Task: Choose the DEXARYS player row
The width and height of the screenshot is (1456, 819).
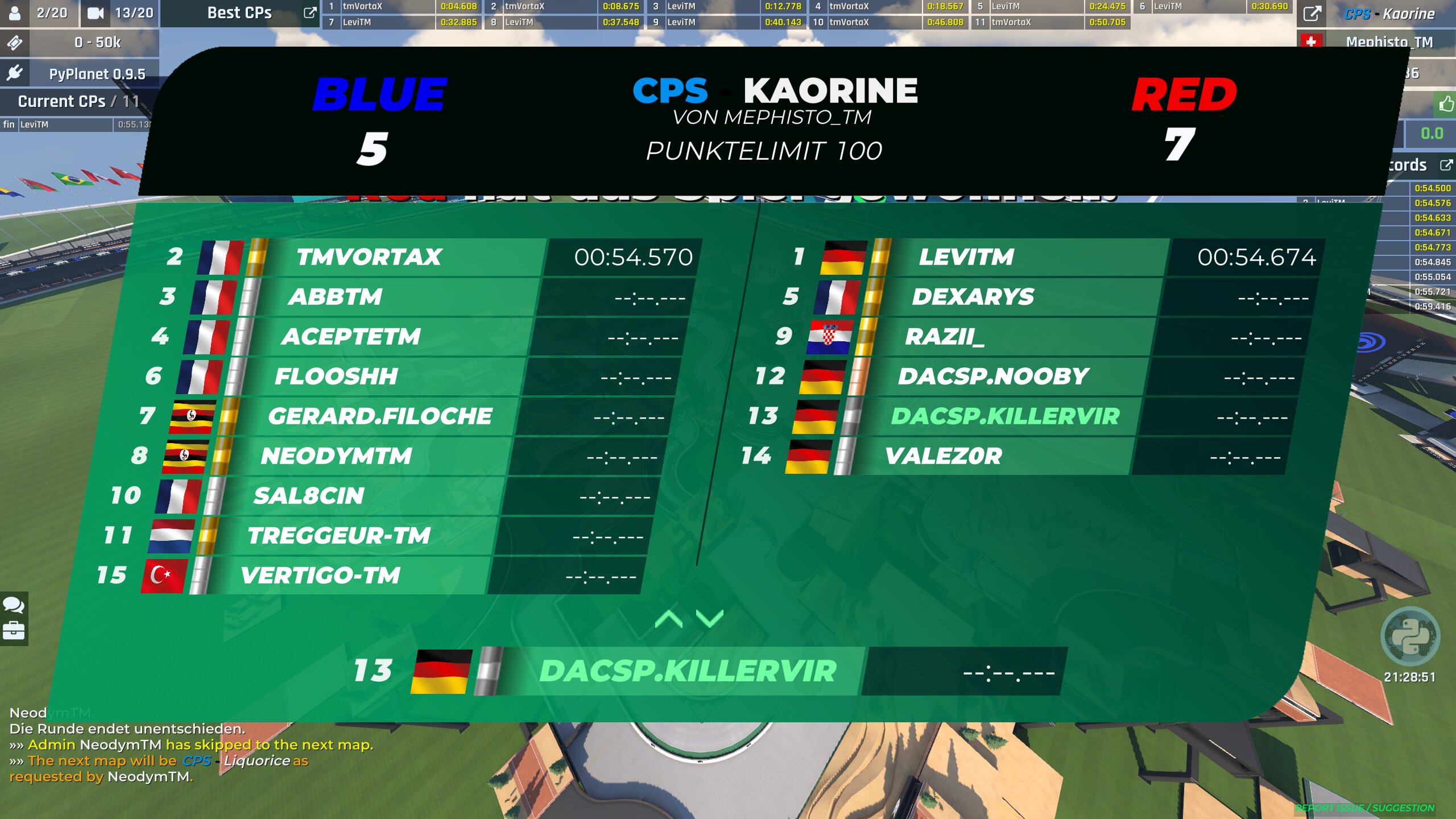Action: tap(973, 297)
